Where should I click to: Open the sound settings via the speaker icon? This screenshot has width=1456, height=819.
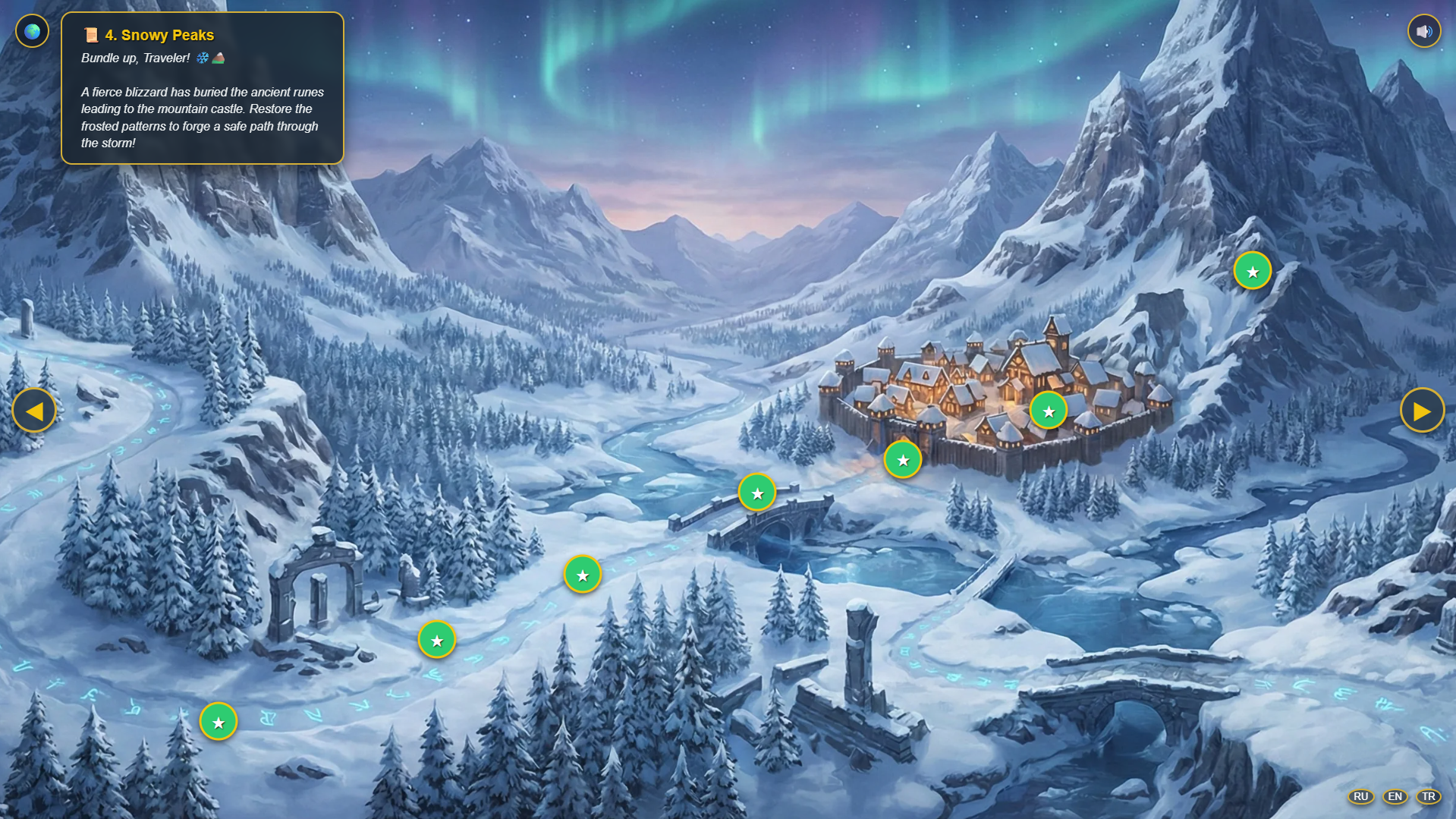click(1423, 30)
